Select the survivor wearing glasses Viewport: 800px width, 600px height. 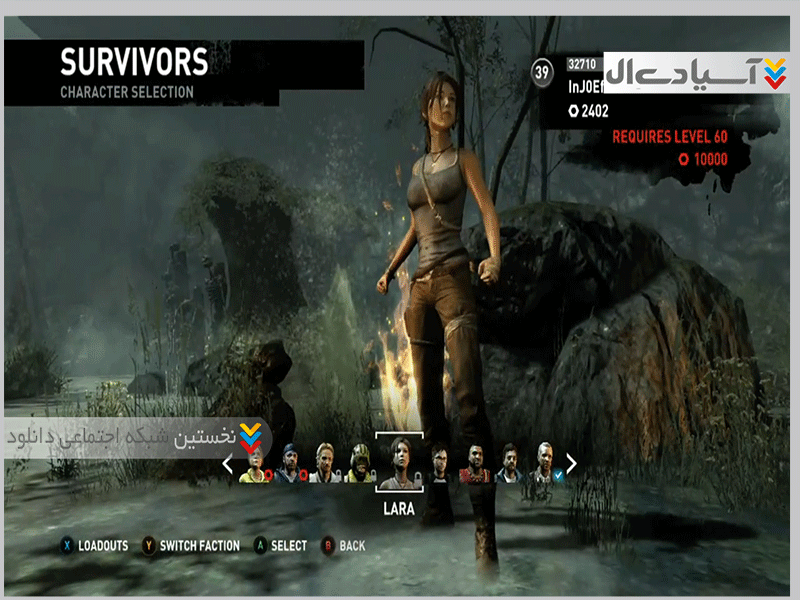pos(440,463)
